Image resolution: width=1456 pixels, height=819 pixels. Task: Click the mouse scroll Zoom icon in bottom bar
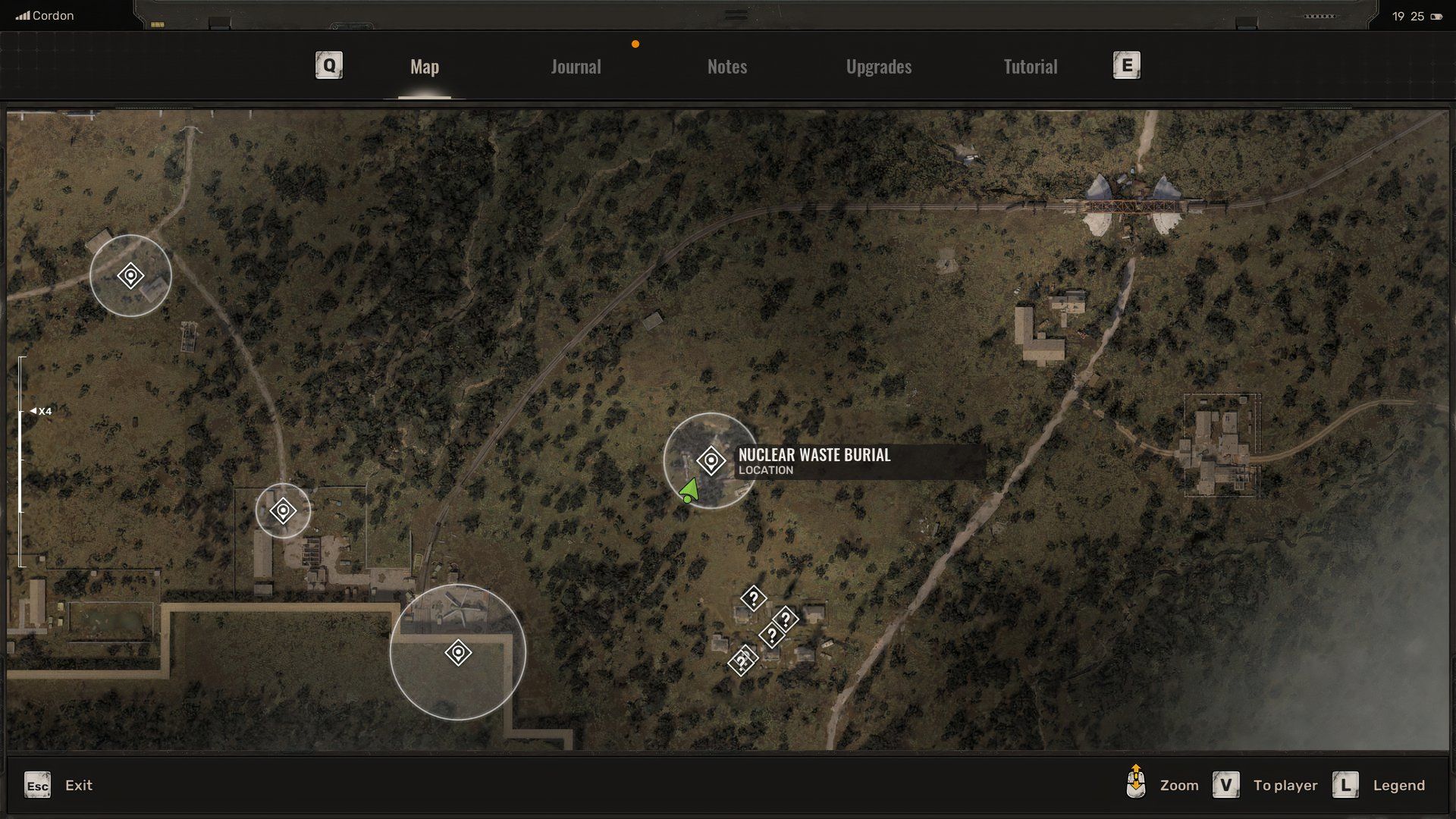coord(1135,784)
